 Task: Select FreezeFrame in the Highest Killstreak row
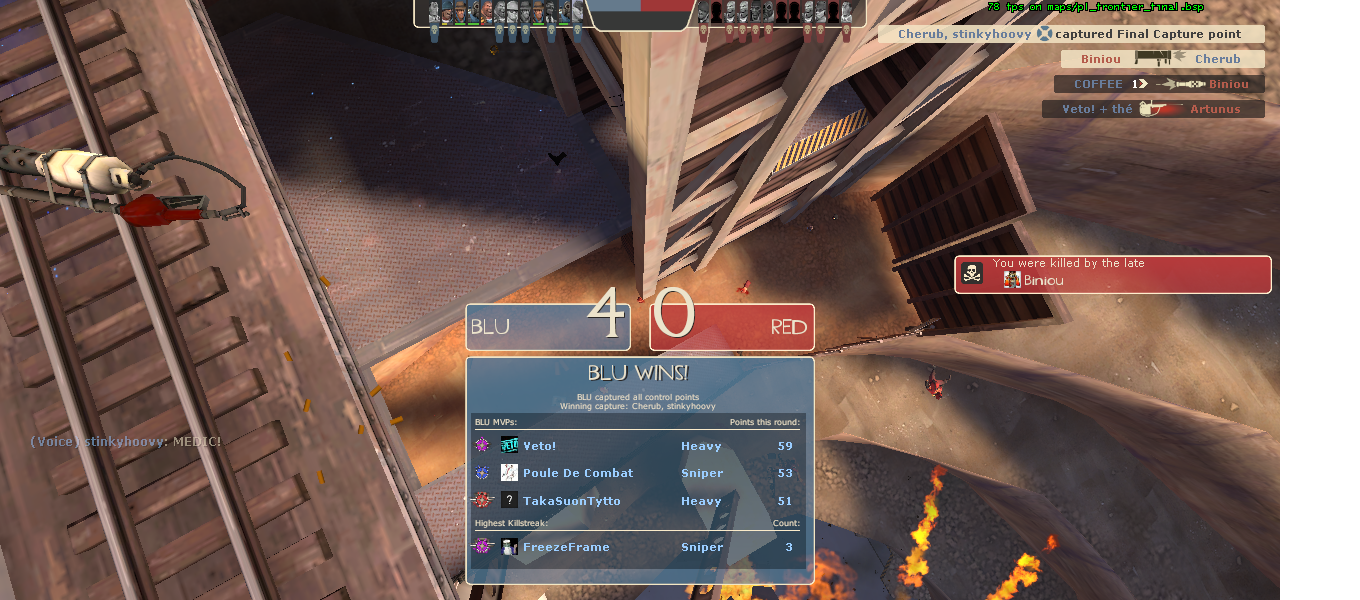tap(565, 547)
